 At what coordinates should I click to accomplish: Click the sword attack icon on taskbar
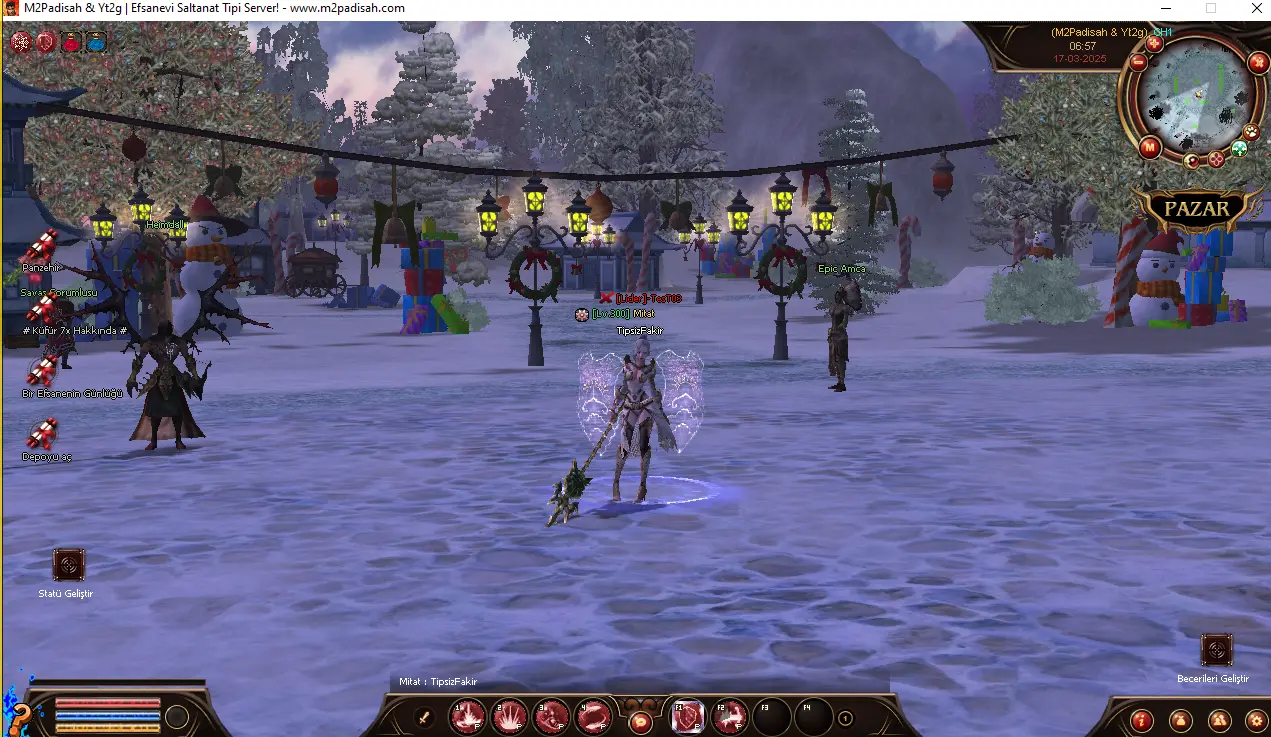424,717
